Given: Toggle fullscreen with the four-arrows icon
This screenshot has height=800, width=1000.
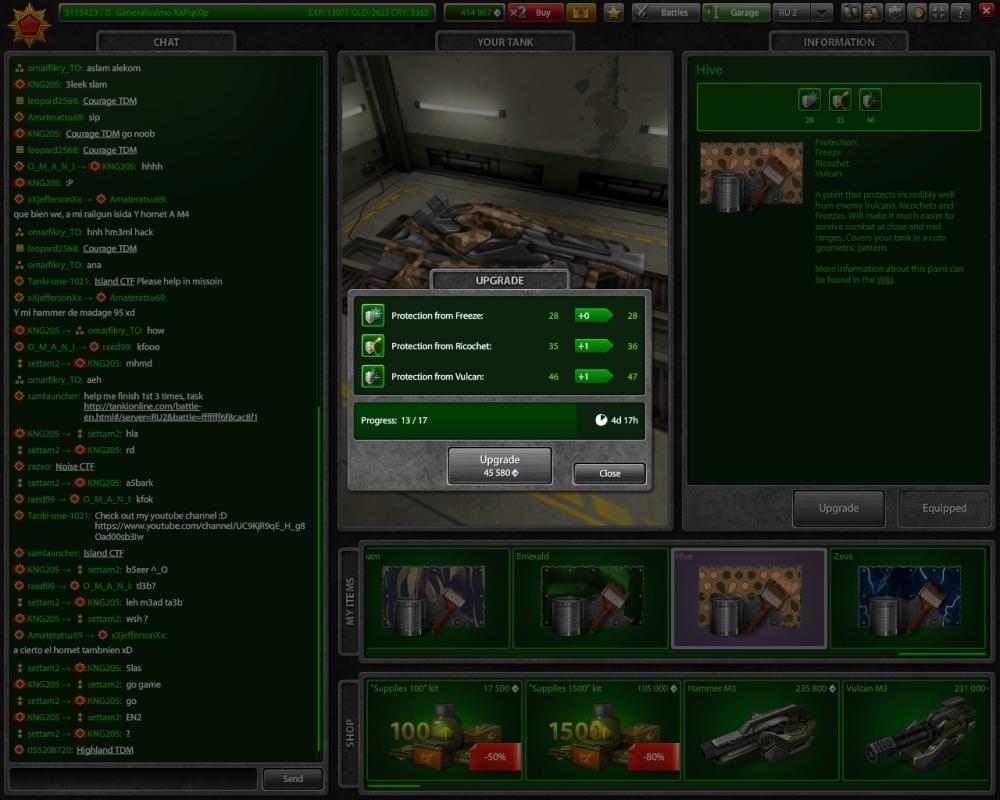Looking at the screenshot, I should (938, 13).
